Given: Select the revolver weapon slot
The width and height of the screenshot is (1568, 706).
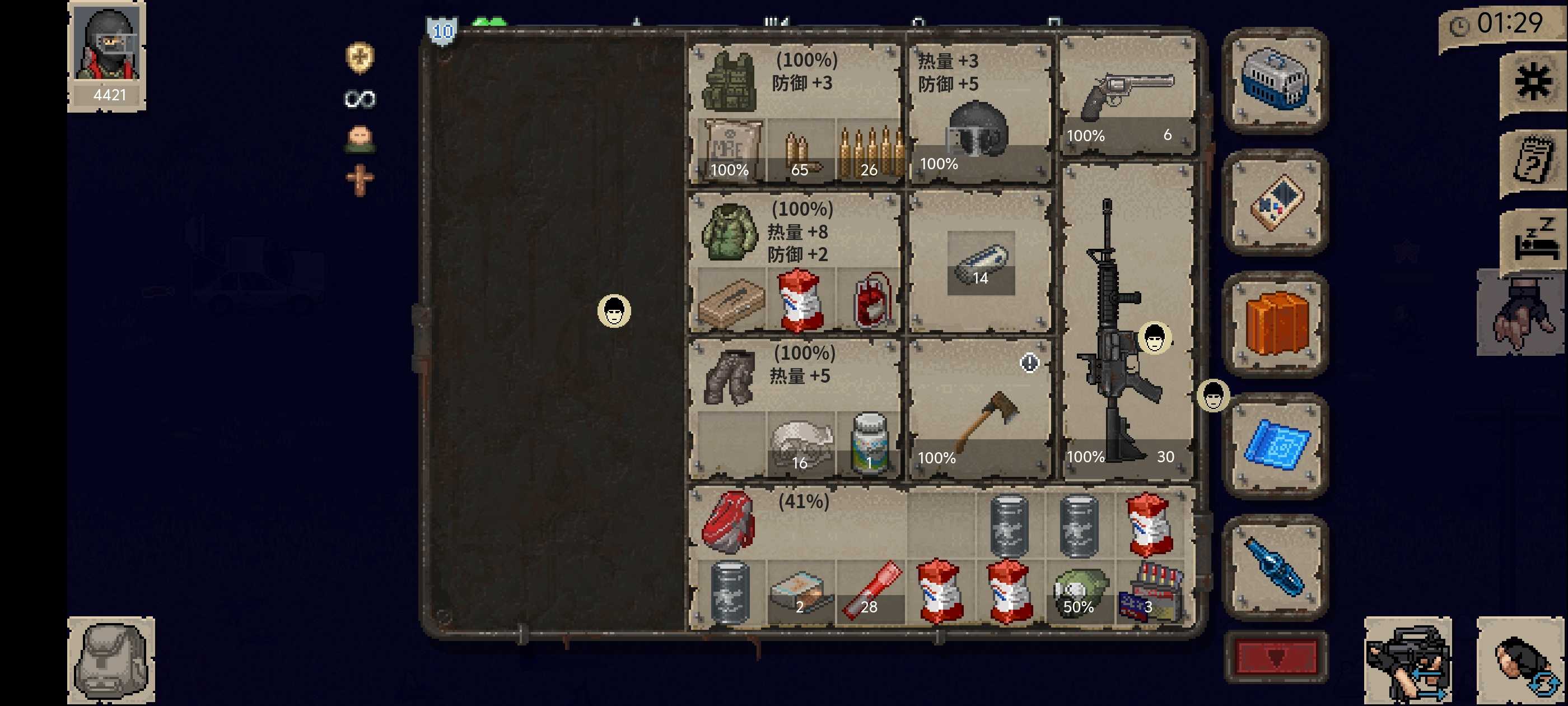Looking at the screenshot, I should coord(1127,97).
